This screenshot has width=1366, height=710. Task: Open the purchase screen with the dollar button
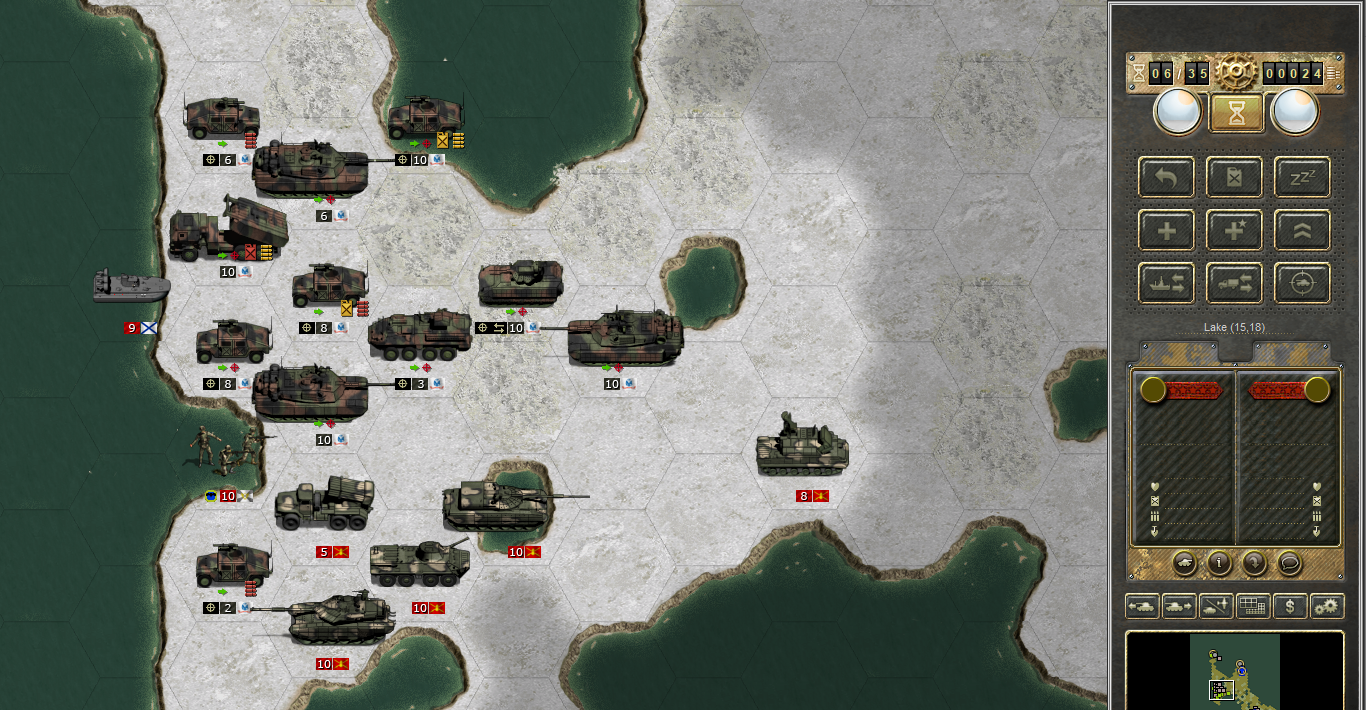point(1291,606)
